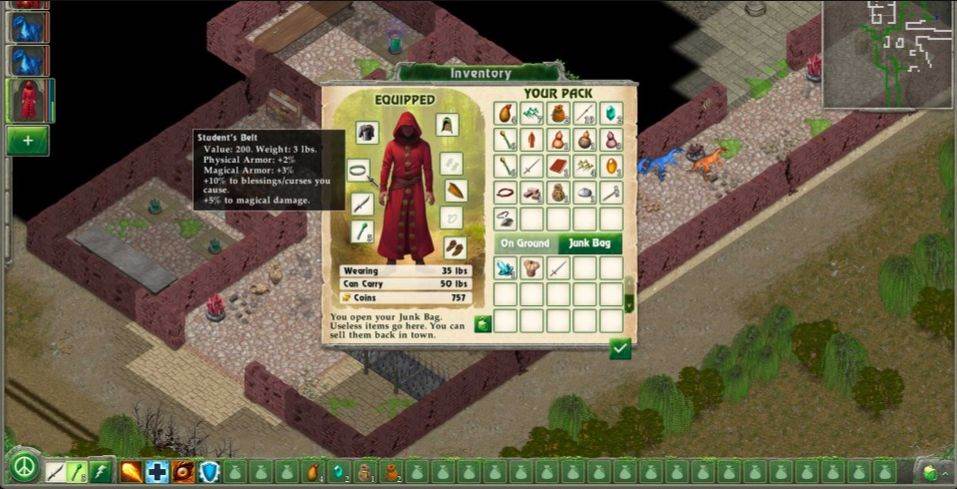Select the equipped green wand weapon slot
This screenshot has width=957, height=489.
[362, 232]
